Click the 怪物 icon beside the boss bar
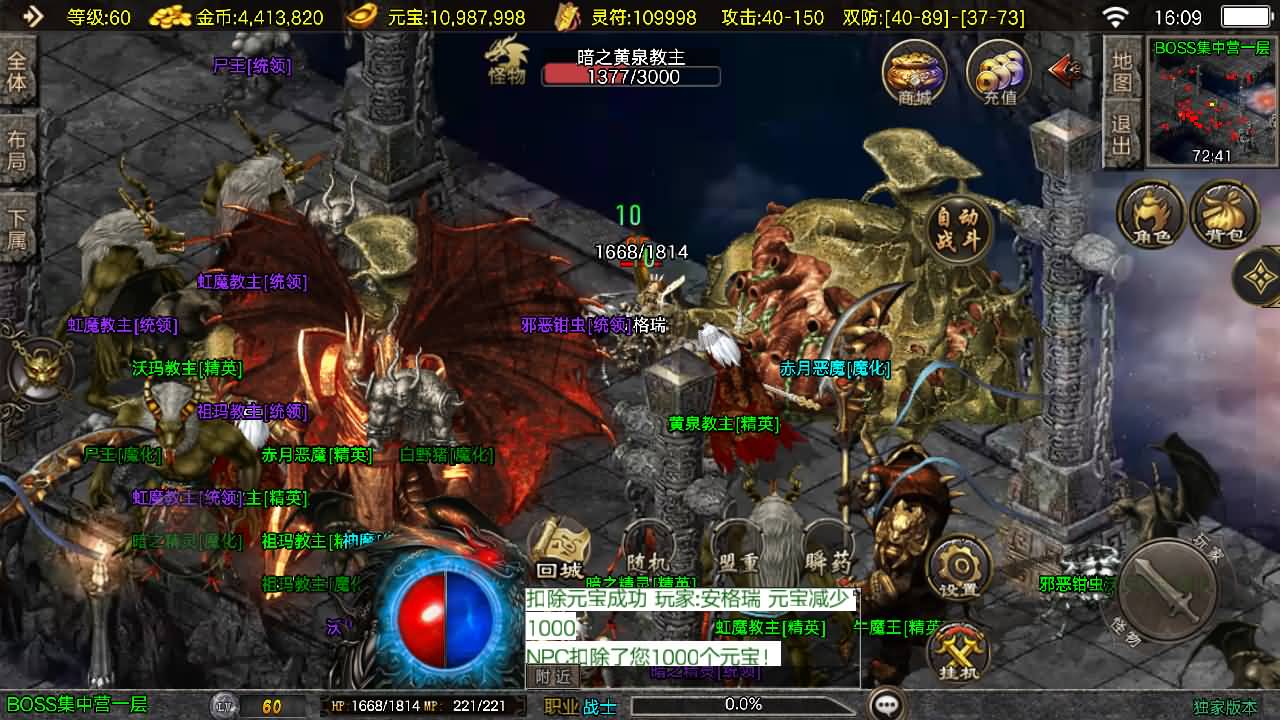Screen dimensions: 1280x720 tap(505, 65)
